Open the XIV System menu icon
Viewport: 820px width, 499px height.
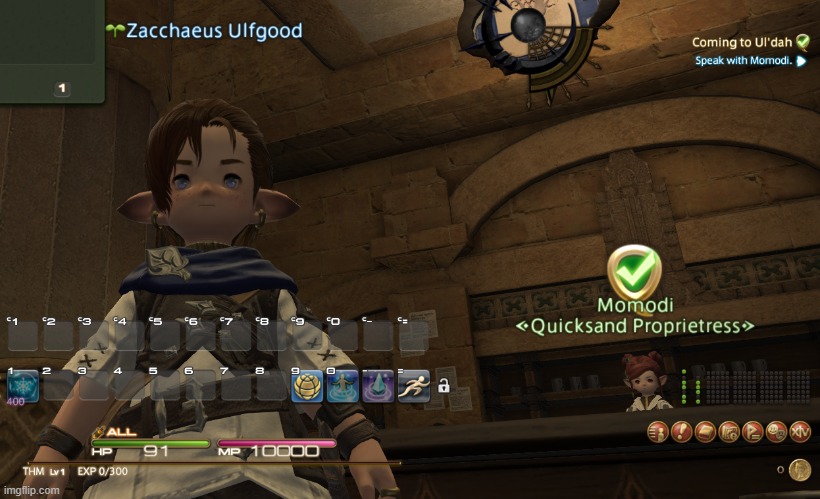pyautogui.click(x=800, y=431)
